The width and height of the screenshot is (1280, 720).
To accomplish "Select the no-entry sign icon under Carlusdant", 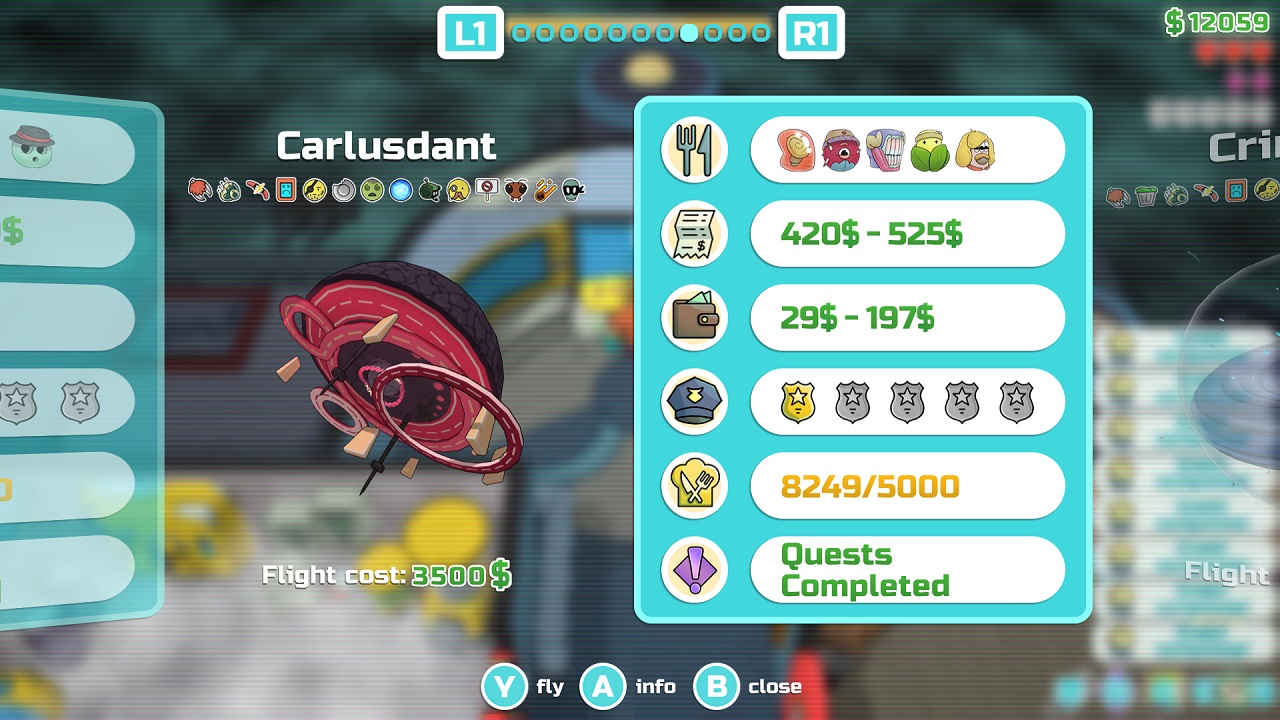I will 488,187.
